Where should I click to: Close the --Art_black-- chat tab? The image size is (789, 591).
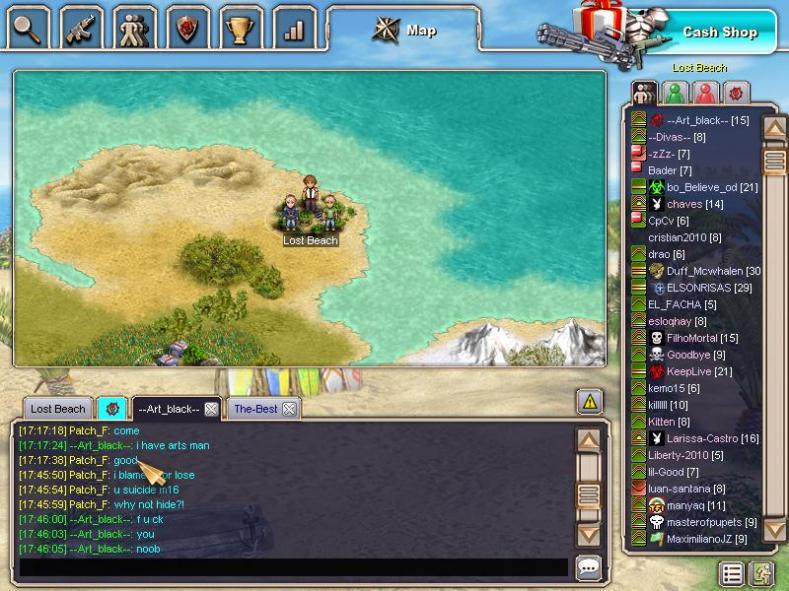coord(211,409)
